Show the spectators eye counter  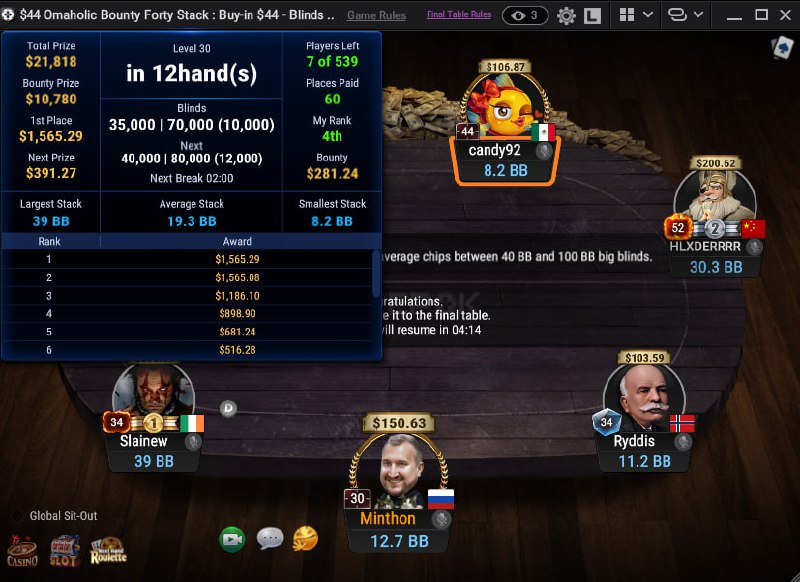click(x=525, y=15)
